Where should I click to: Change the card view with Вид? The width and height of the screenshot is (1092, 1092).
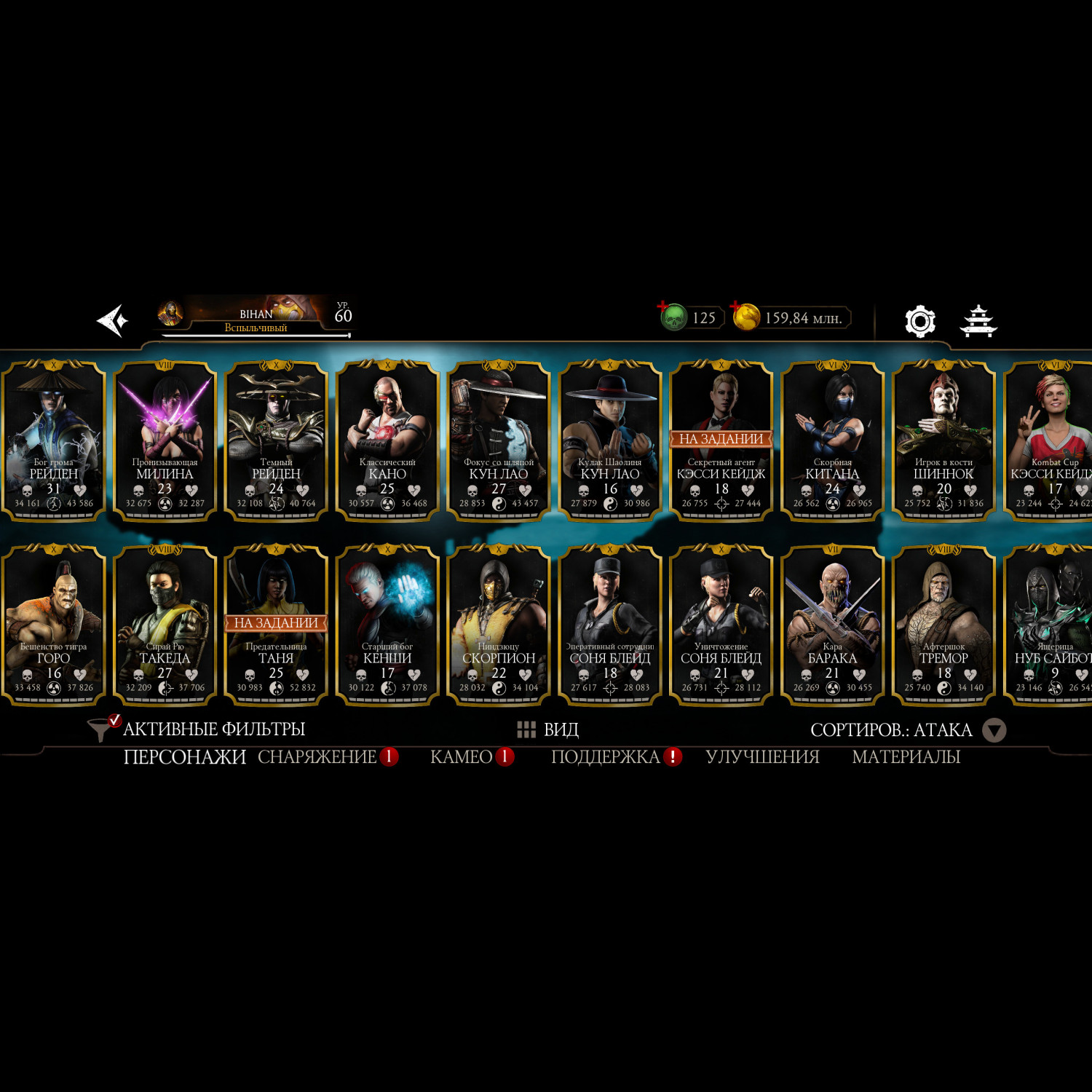pos(548,729)
